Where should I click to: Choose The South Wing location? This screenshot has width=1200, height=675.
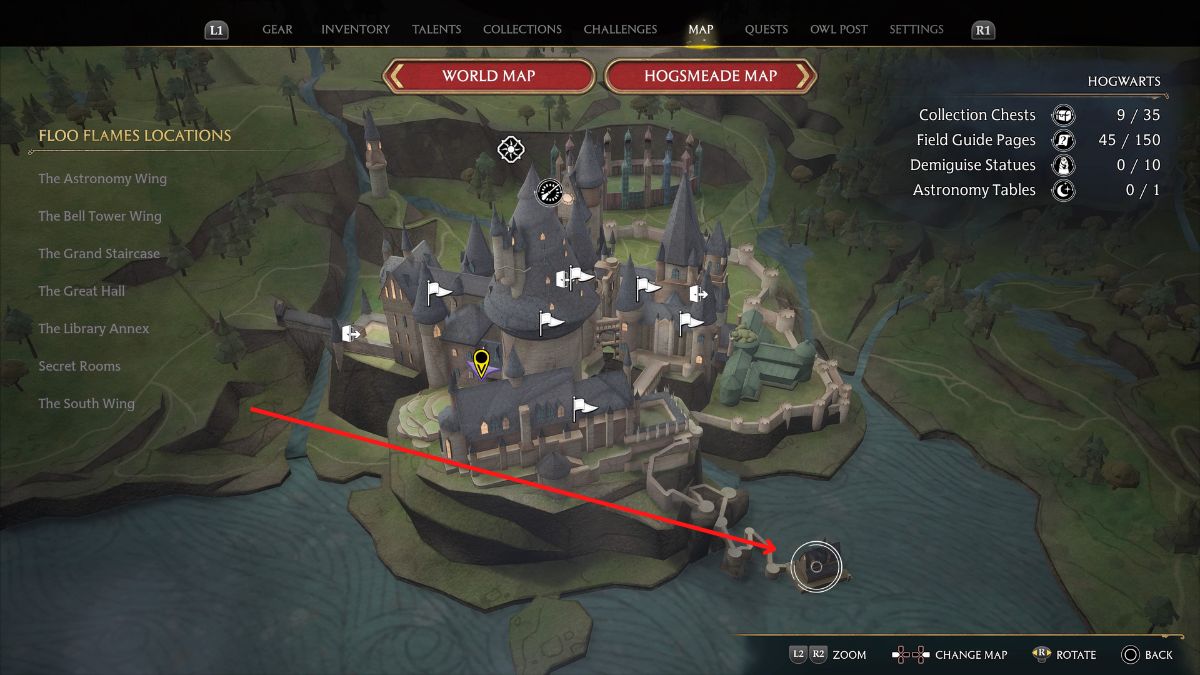pos(86,404)
